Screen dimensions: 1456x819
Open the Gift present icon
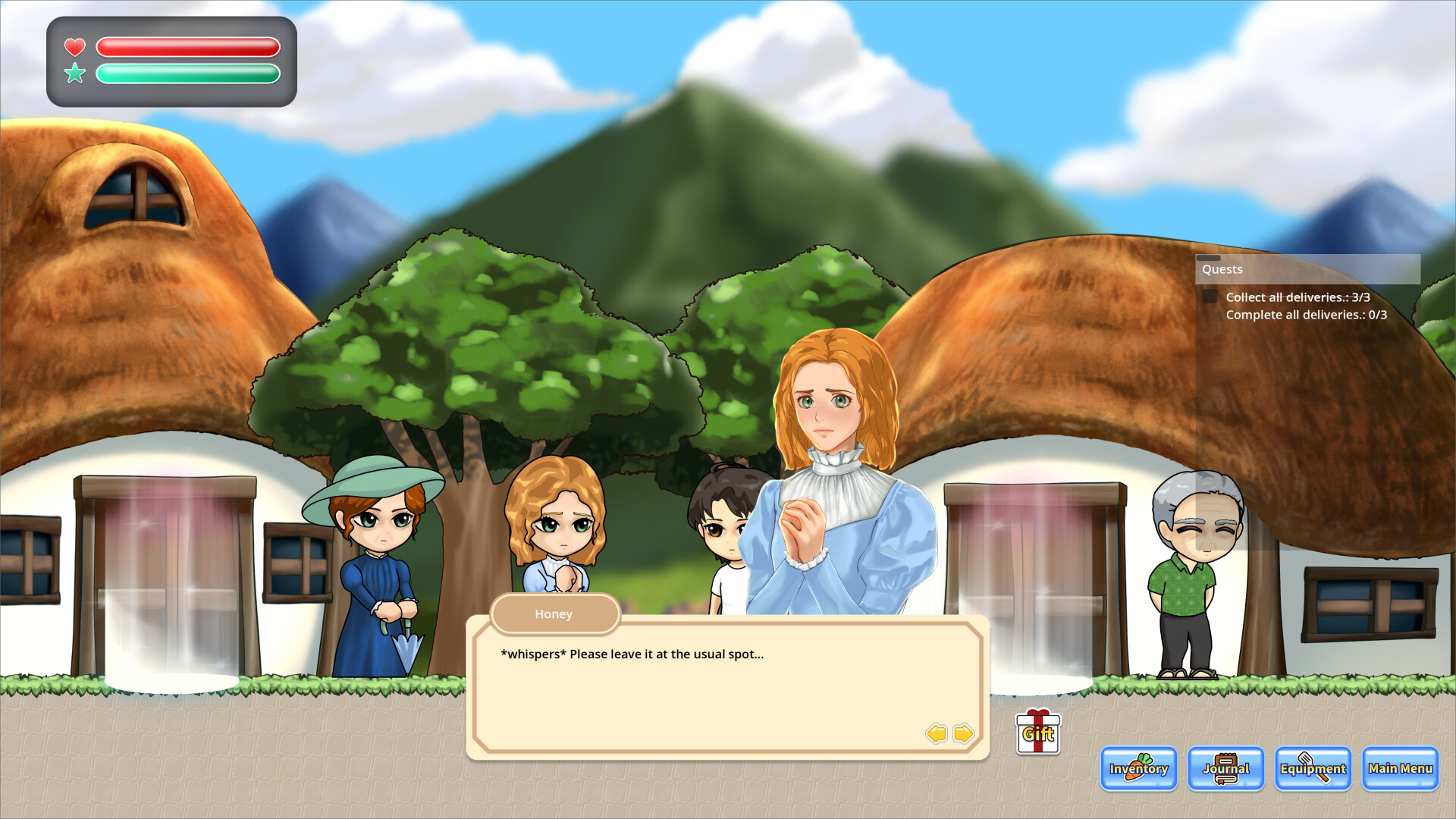tap(1037, 733)
